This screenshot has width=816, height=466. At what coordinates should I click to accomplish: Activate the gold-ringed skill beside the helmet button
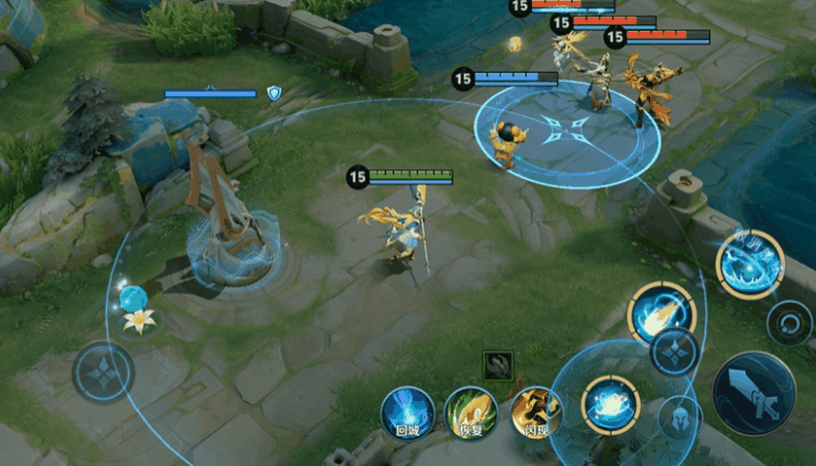[611, 405]
